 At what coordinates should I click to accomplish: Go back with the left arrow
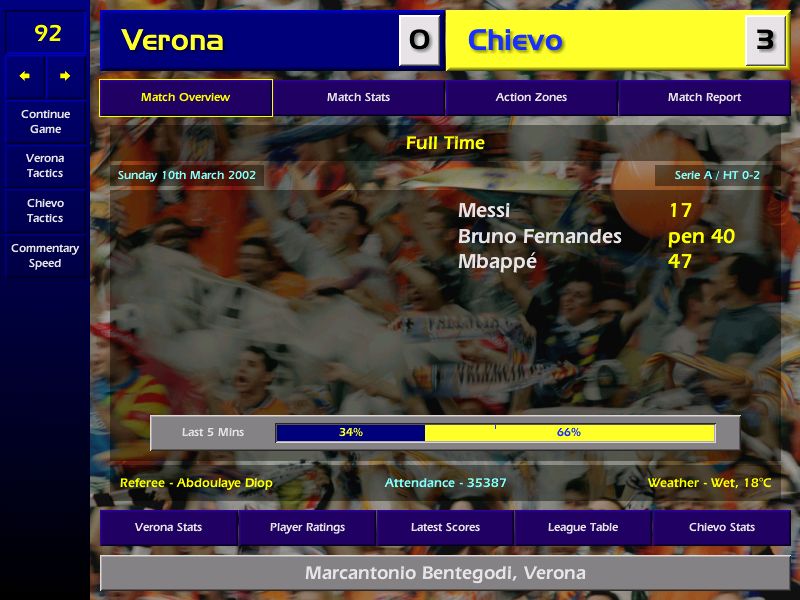click(x=25, y=76)
